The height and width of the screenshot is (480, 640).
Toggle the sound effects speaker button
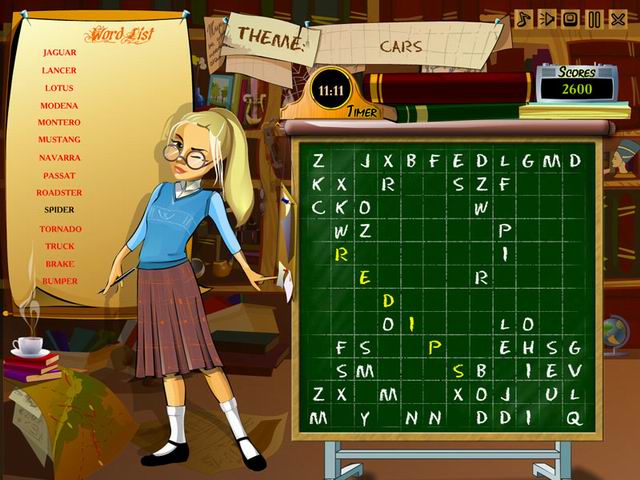click(x=546, y=19)
